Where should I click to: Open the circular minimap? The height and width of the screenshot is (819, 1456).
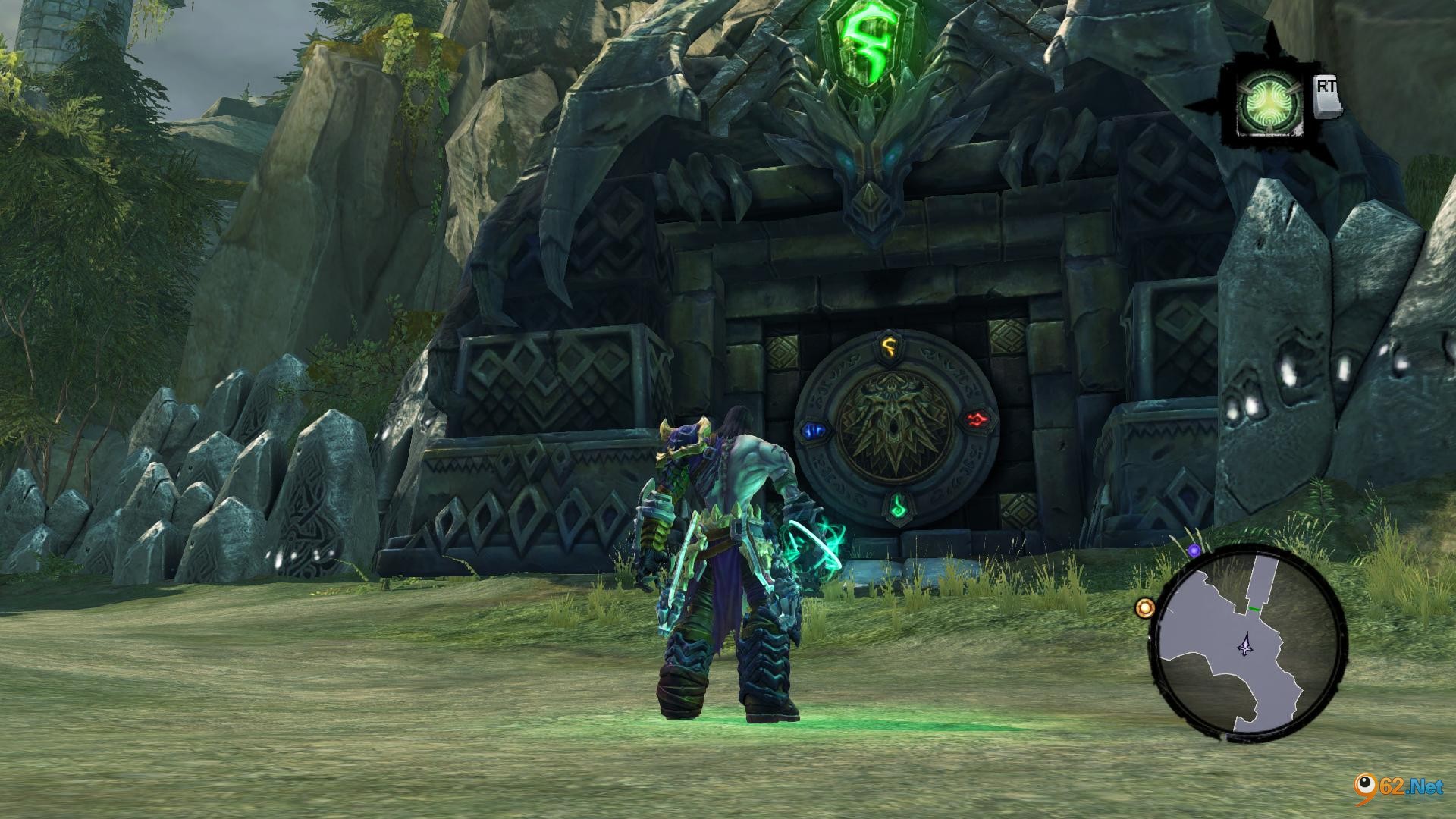tap(1248, 643)
